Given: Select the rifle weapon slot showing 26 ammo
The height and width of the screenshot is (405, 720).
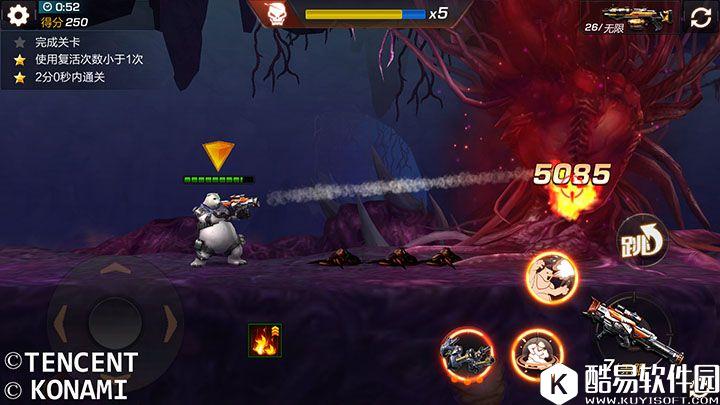Looking at the screenshot, I should [628, 18].
